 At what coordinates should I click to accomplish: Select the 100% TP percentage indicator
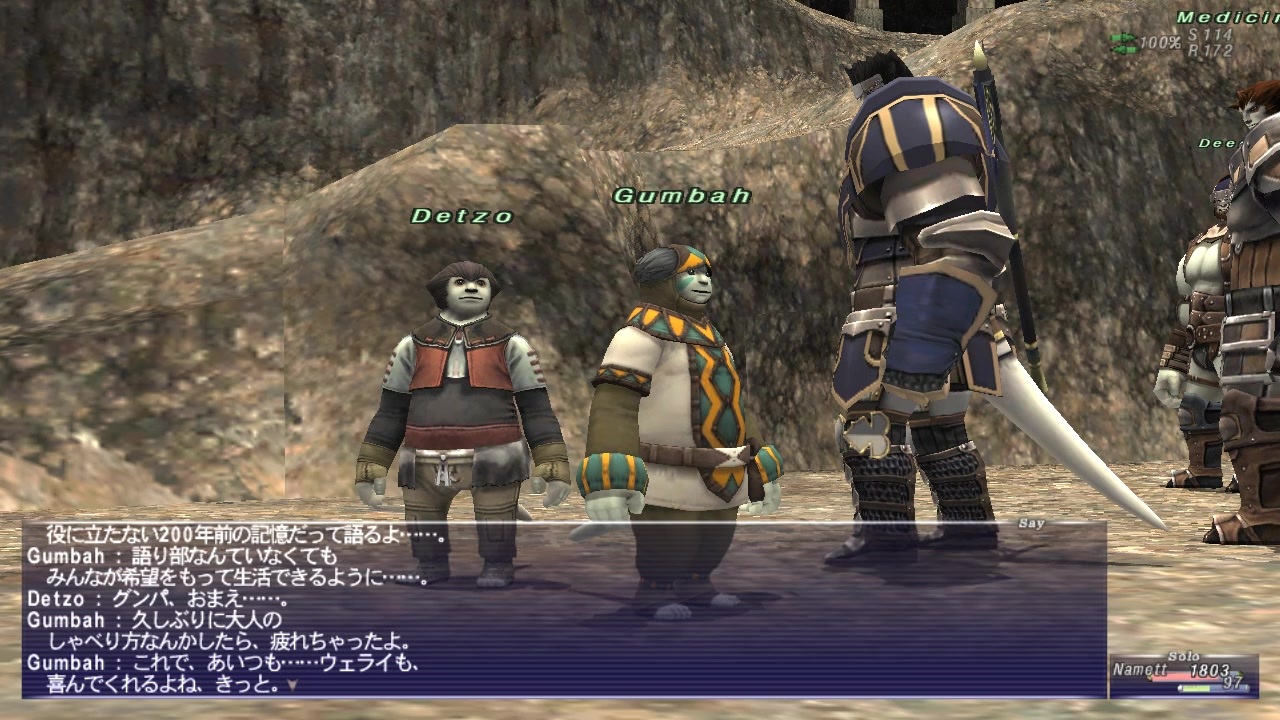(x=1160, y=42)
